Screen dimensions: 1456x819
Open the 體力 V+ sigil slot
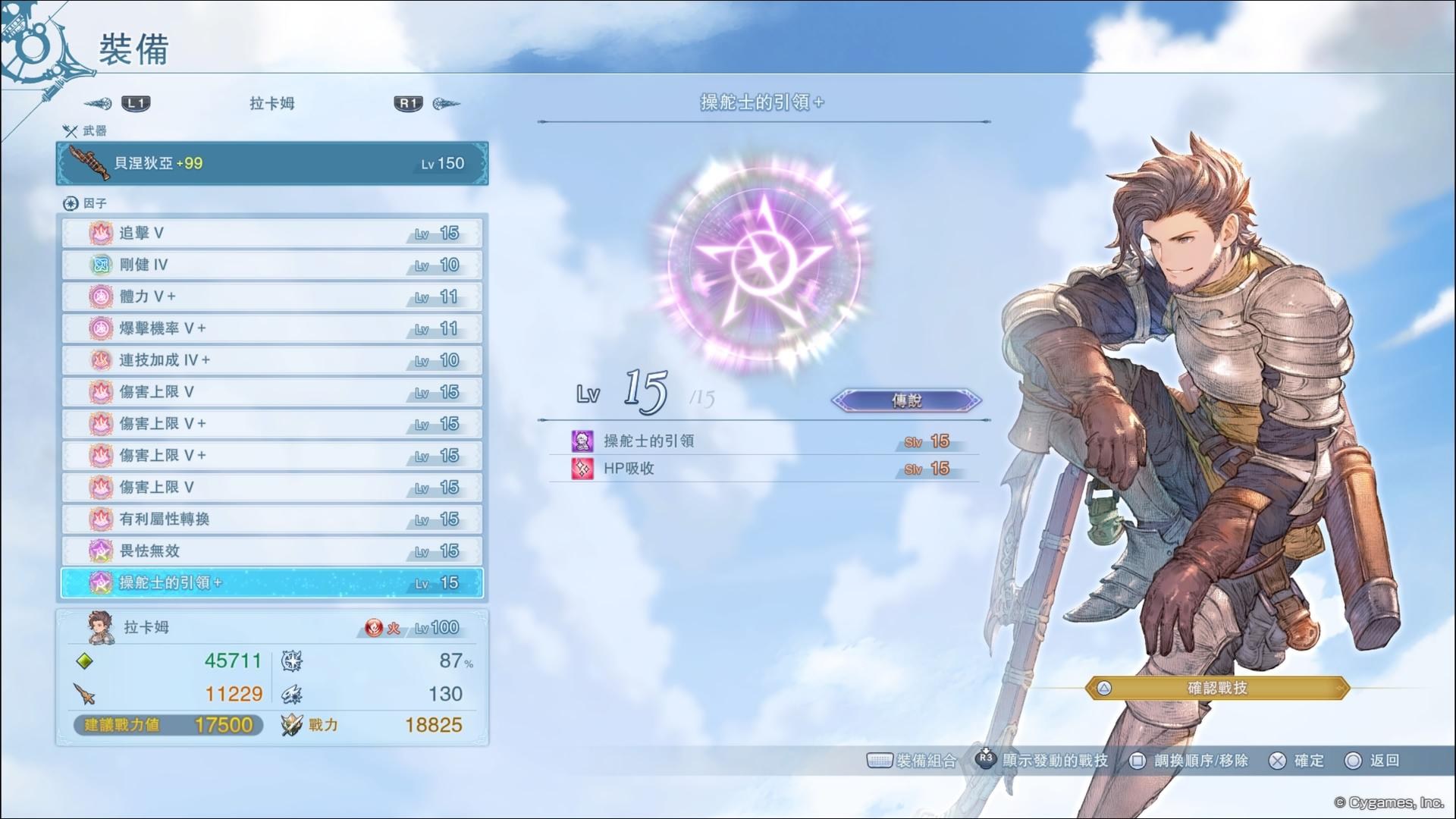point(271,297)
